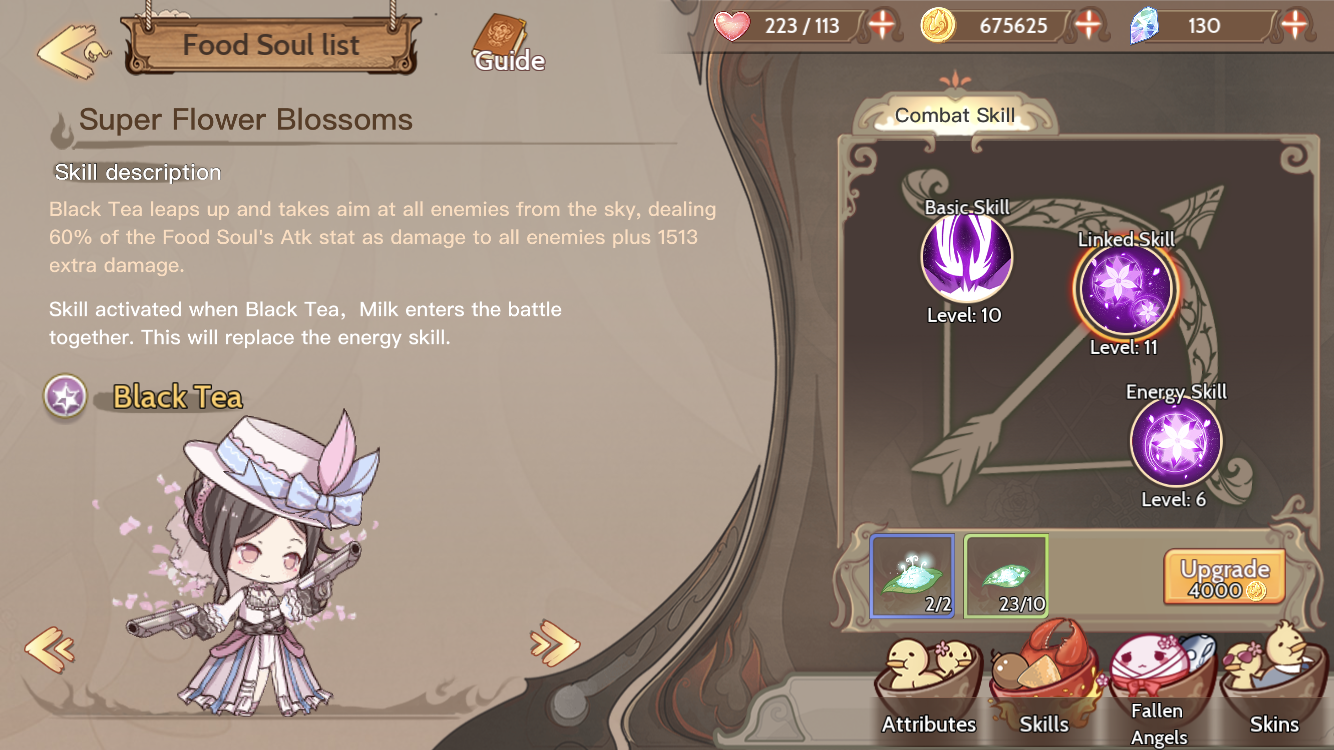Buy more gold coins with the plus button
This screenshot has height=750, width=1334.
click(x=1088, y=25)
